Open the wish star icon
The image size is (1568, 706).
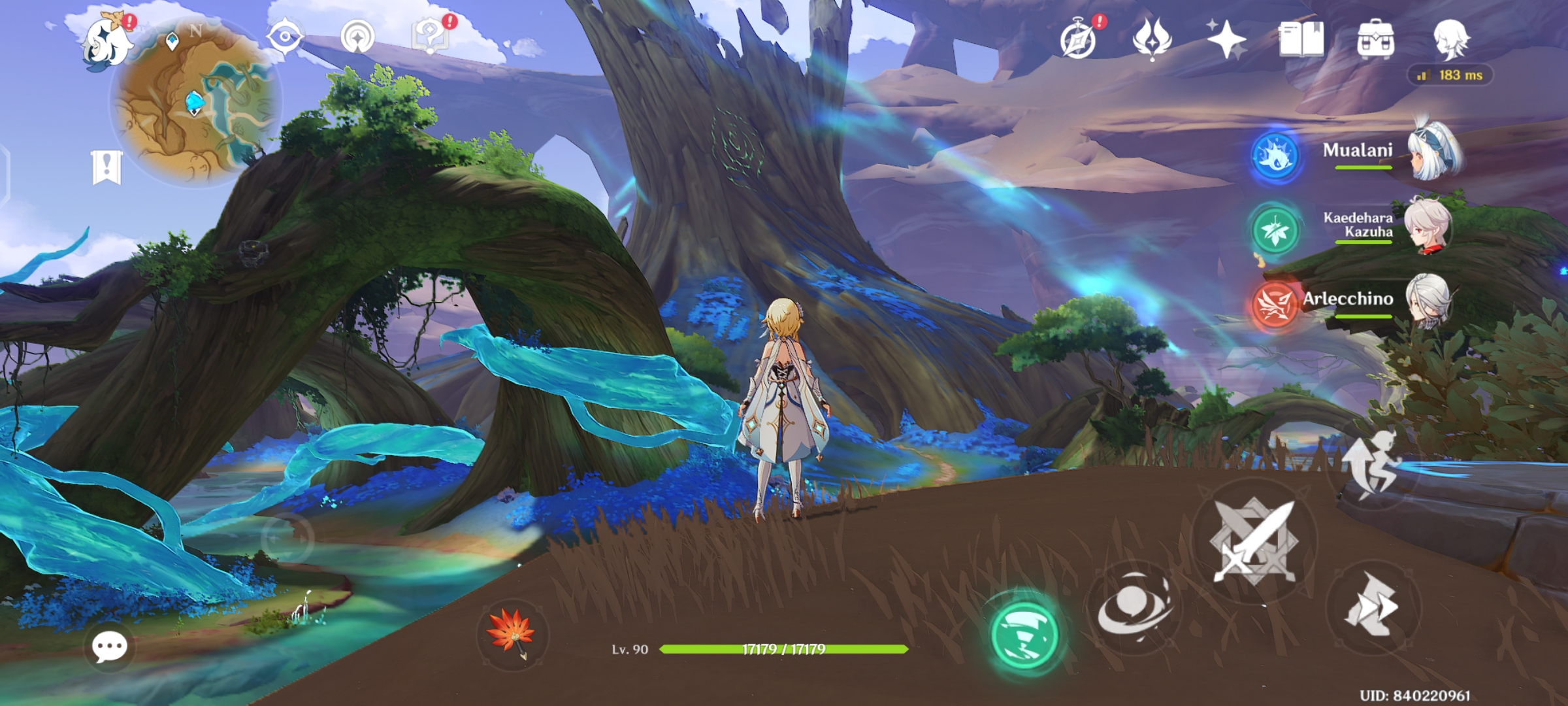[1226, 39]
